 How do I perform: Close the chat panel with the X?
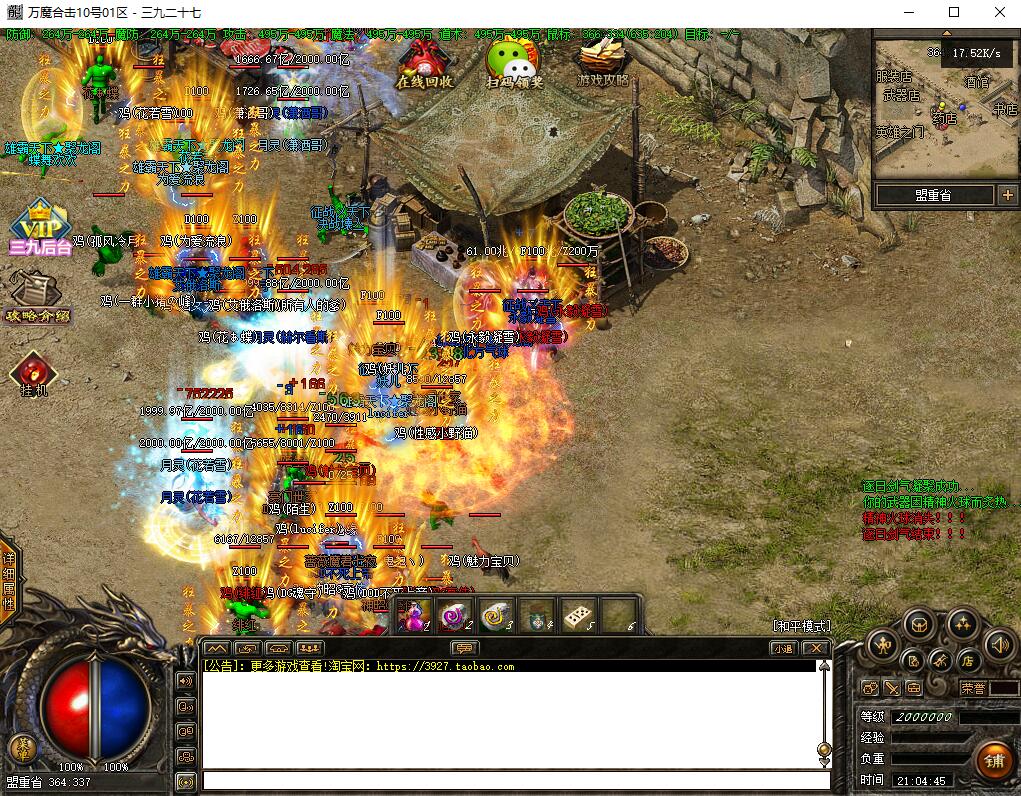point(816,648)
